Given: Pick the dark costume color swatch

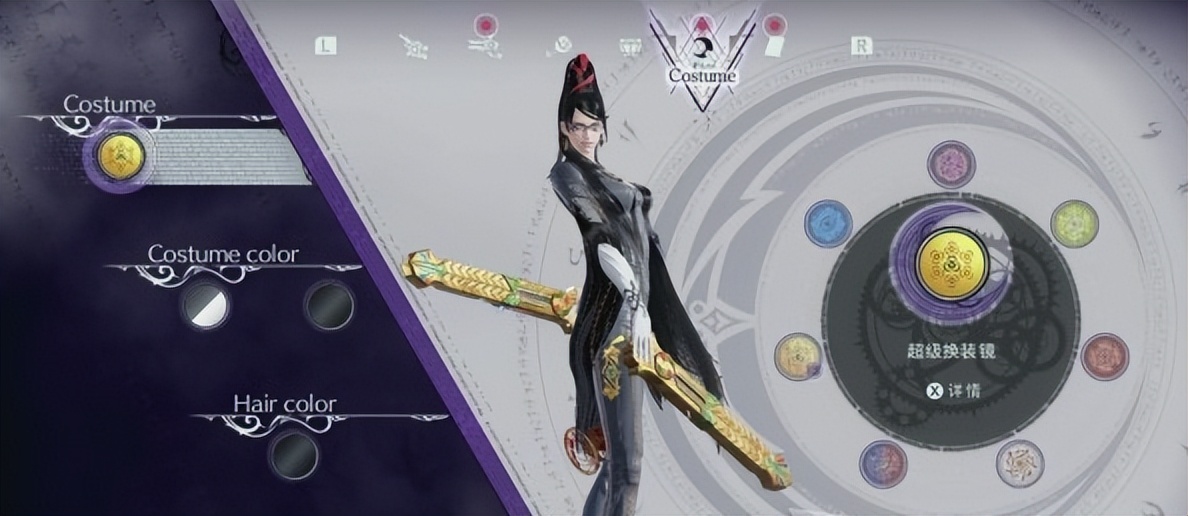Looking at the screenshot, I should 328,304.
